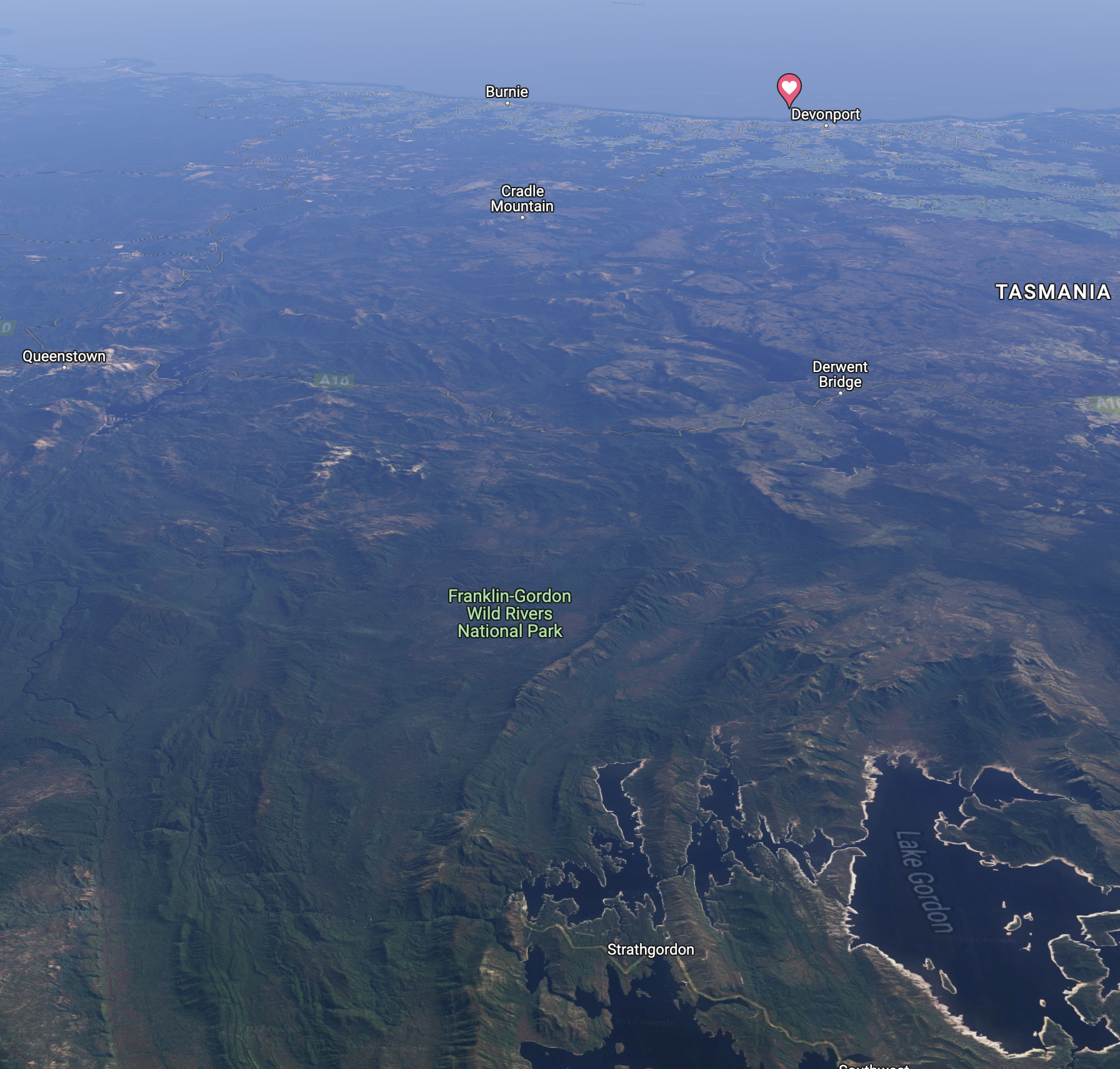Open the Derwent Bridge place label
Viewport: 1120px width, 1069px height.
coord(839,374)
